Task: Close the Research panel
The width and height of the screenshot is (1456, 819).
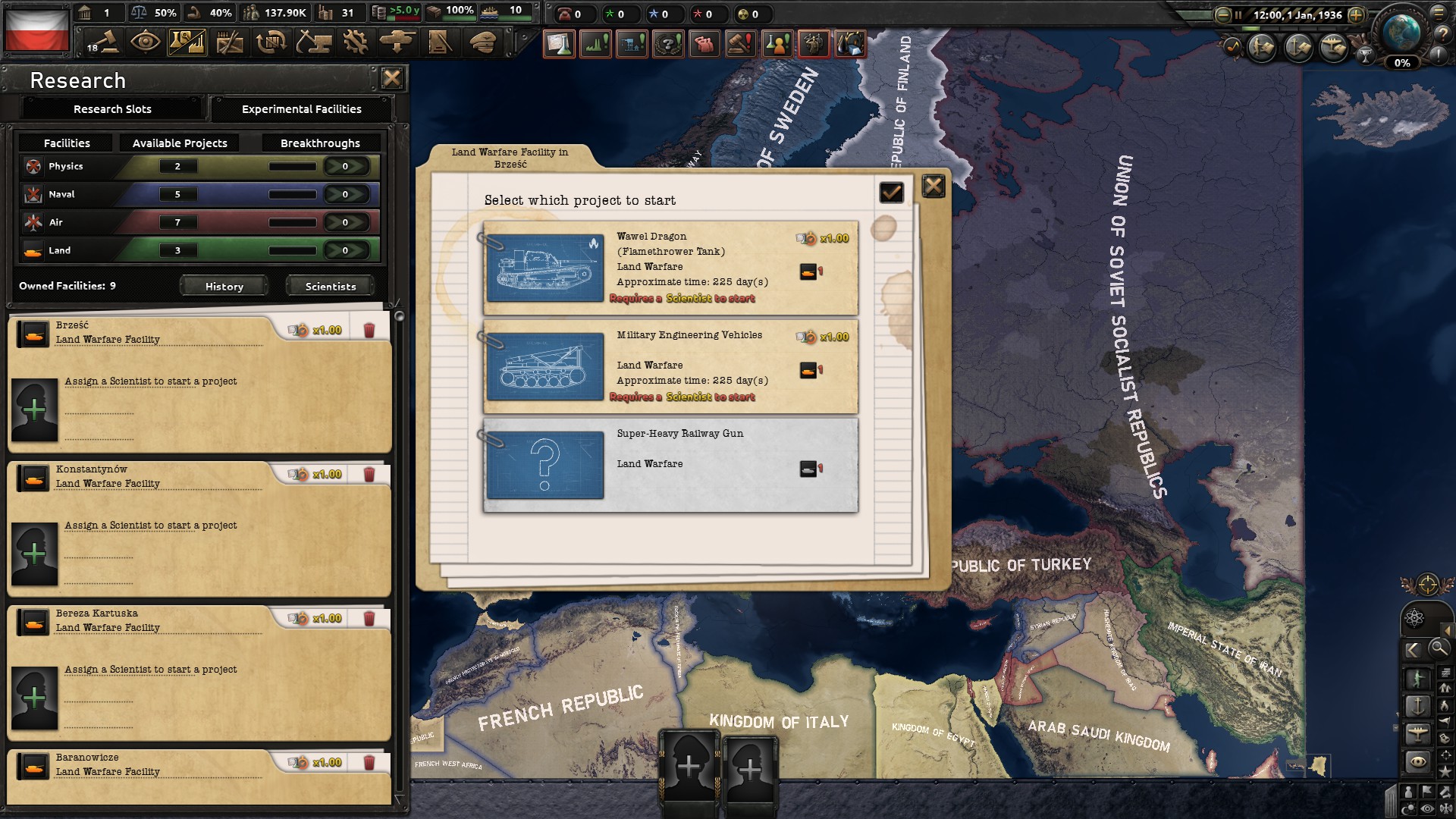Action: tap(392, 78)
